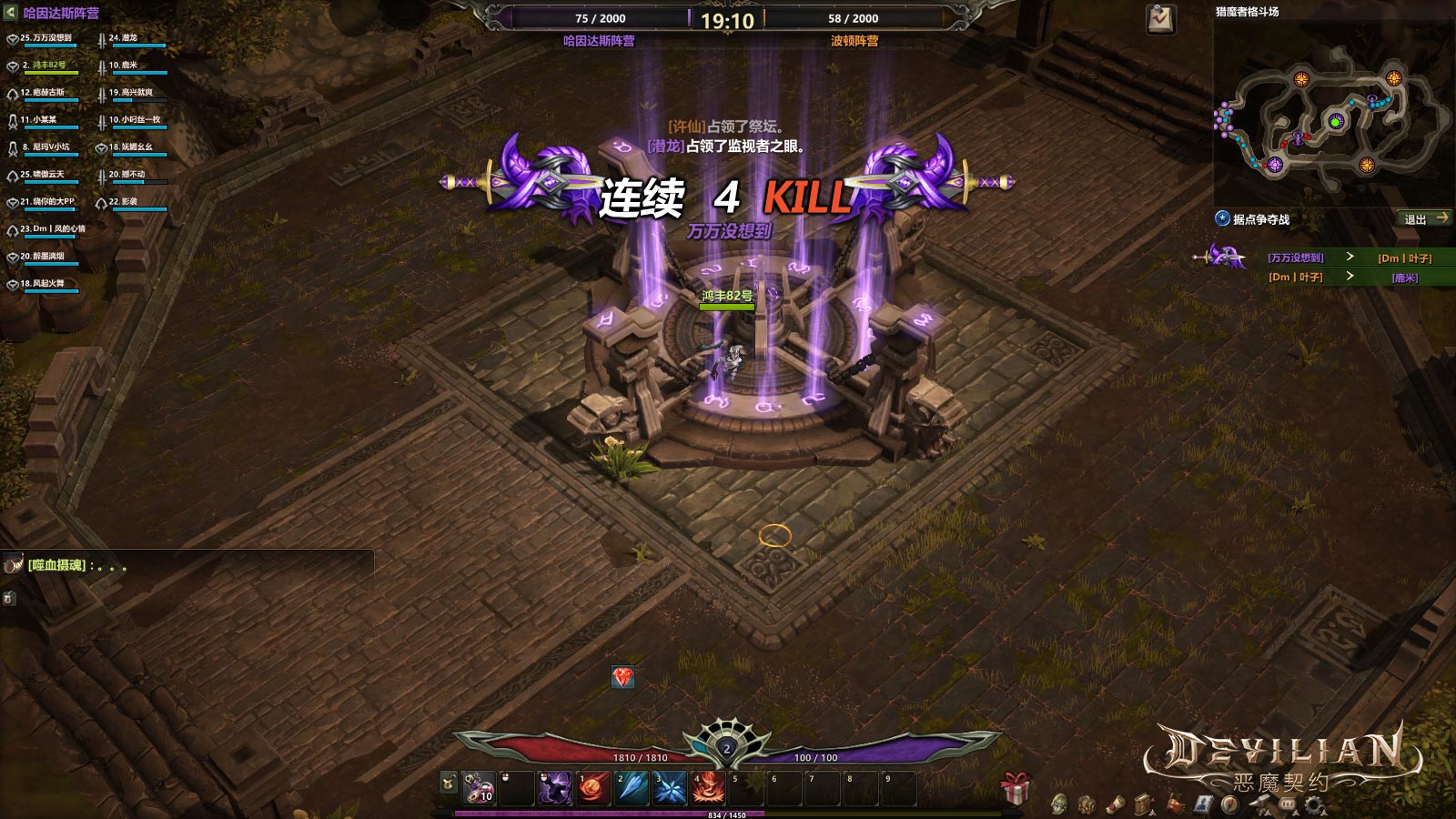The image size is (1456, 819).
Task: Select teammate 万万没想到 in team list
Action: [45, 39]
